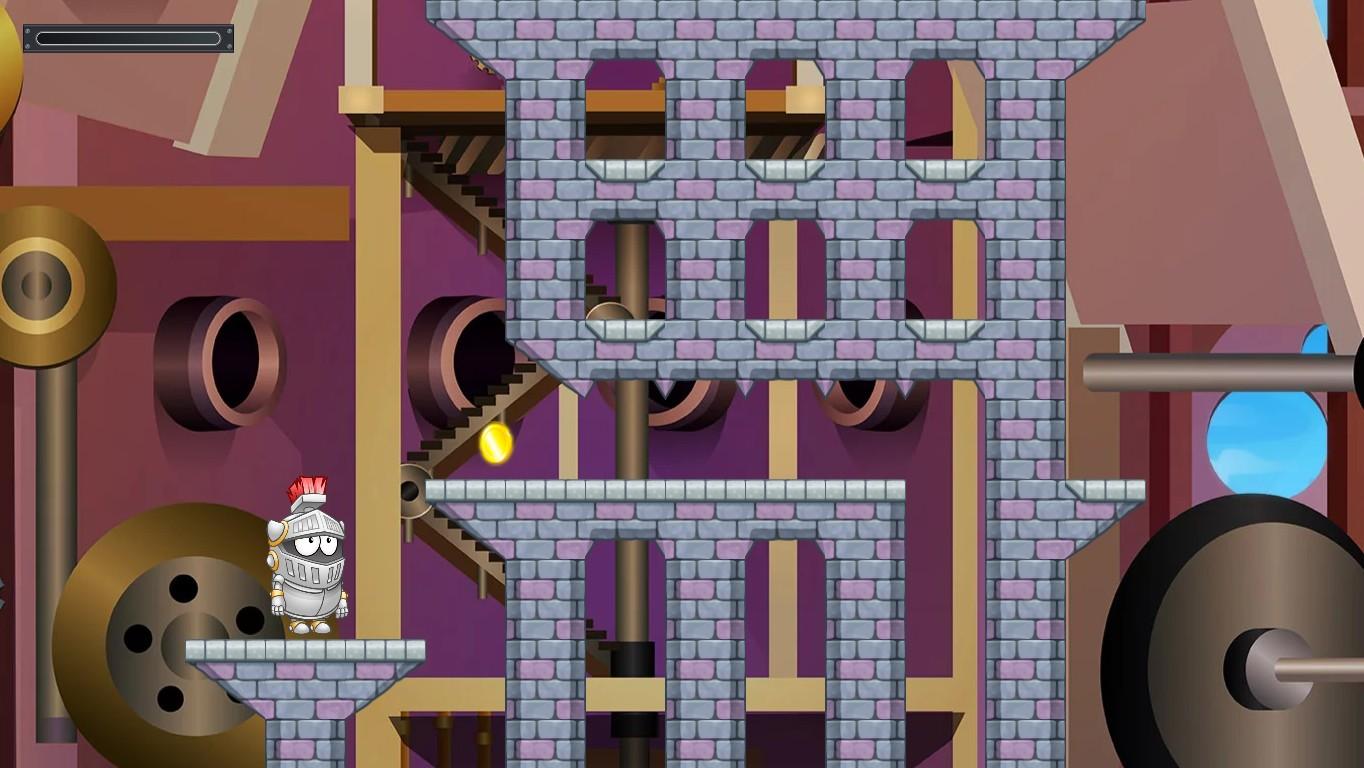
Task: Click the stone platform inside the upper arch
Action: (x=625, y=170)
